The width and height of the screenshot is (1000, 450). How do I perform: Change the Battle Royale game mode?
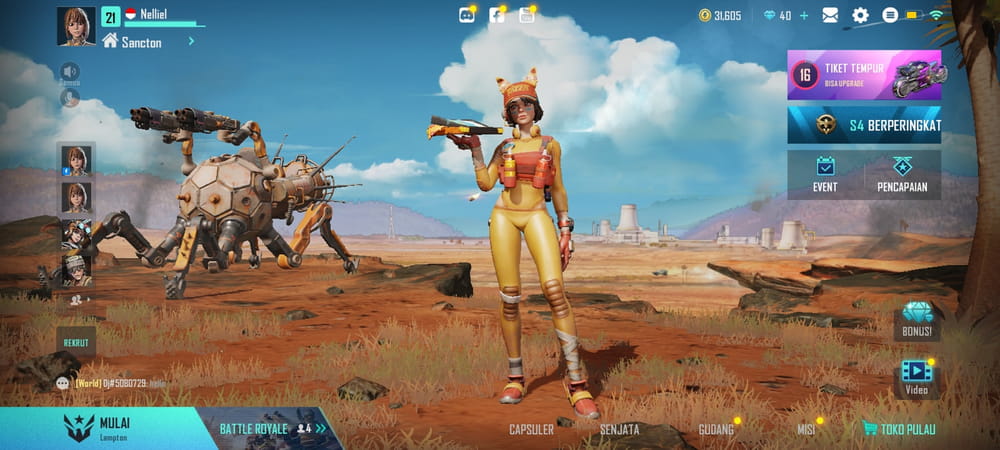270,429
